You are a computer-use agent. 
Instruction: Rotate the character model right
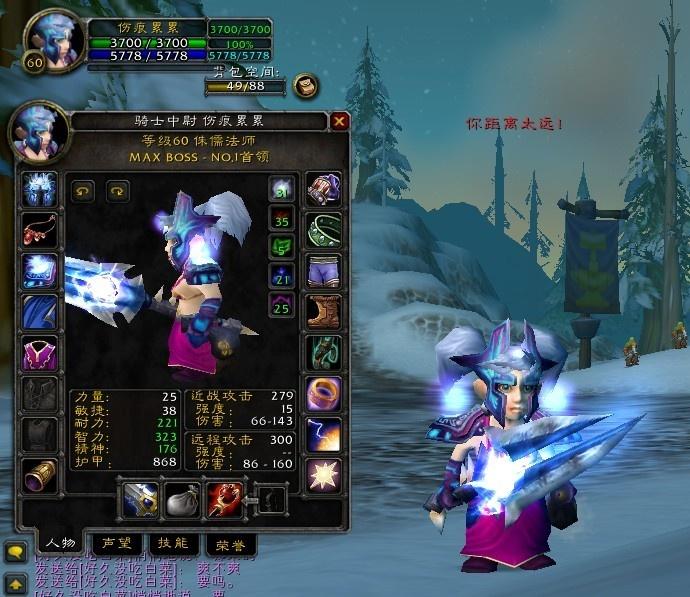[x=117, y=189]
